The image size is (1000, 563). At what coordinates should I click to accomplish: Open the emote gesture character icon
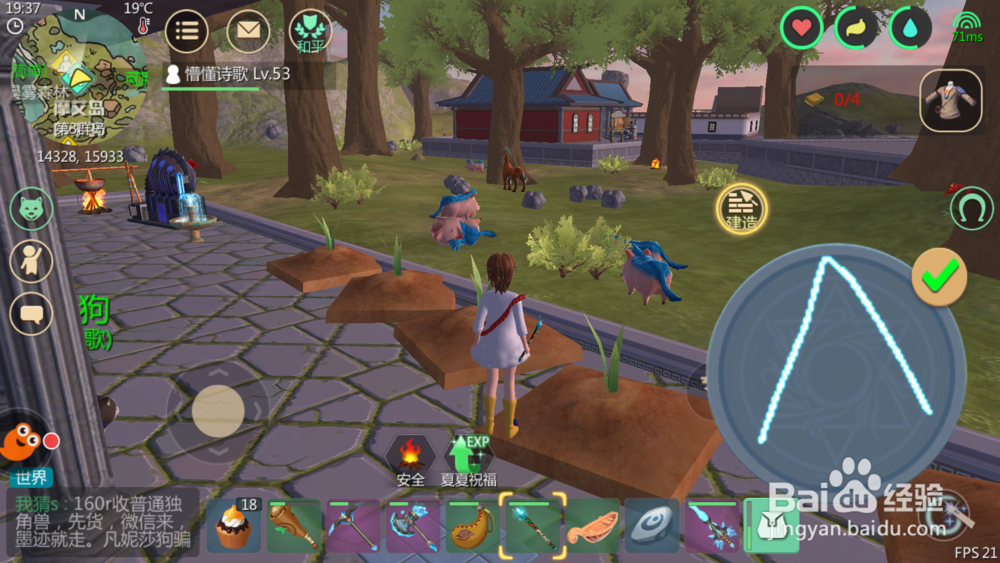[31, 261]
